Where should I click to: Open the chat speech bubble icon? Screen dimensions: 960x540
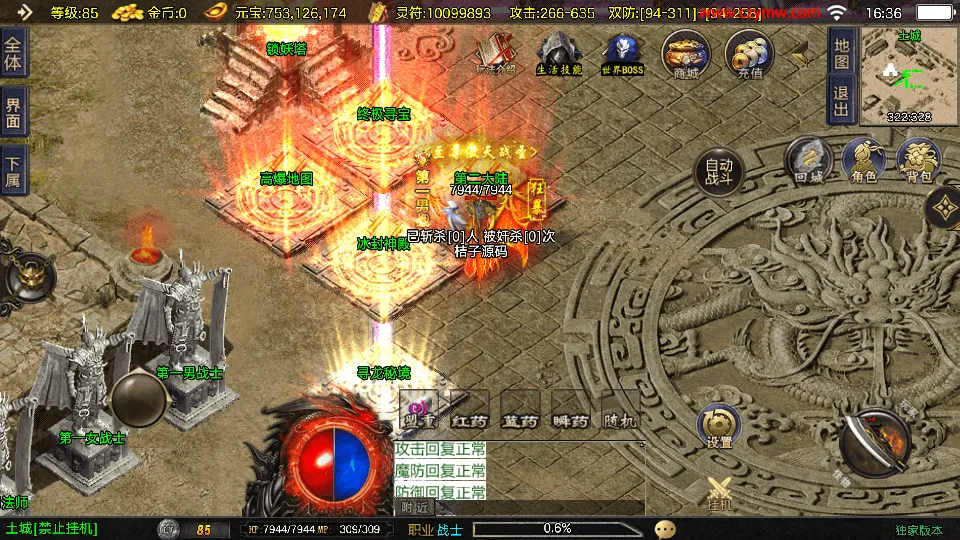665,528
